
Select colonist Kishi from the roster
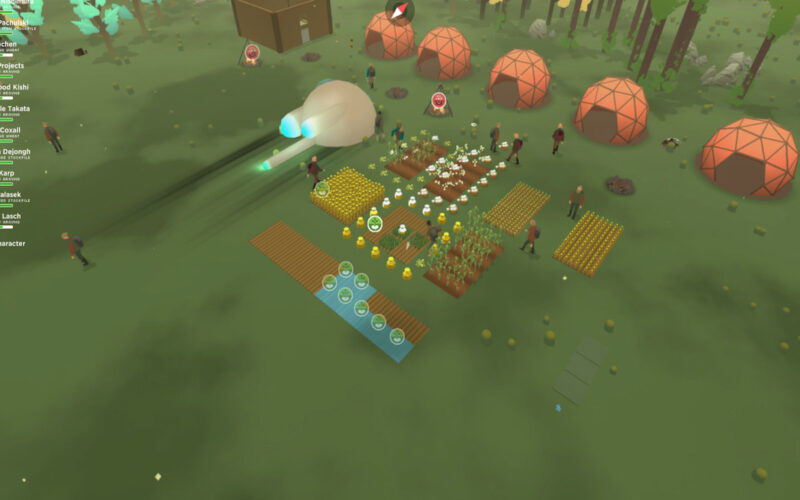(x=15, y=87)
